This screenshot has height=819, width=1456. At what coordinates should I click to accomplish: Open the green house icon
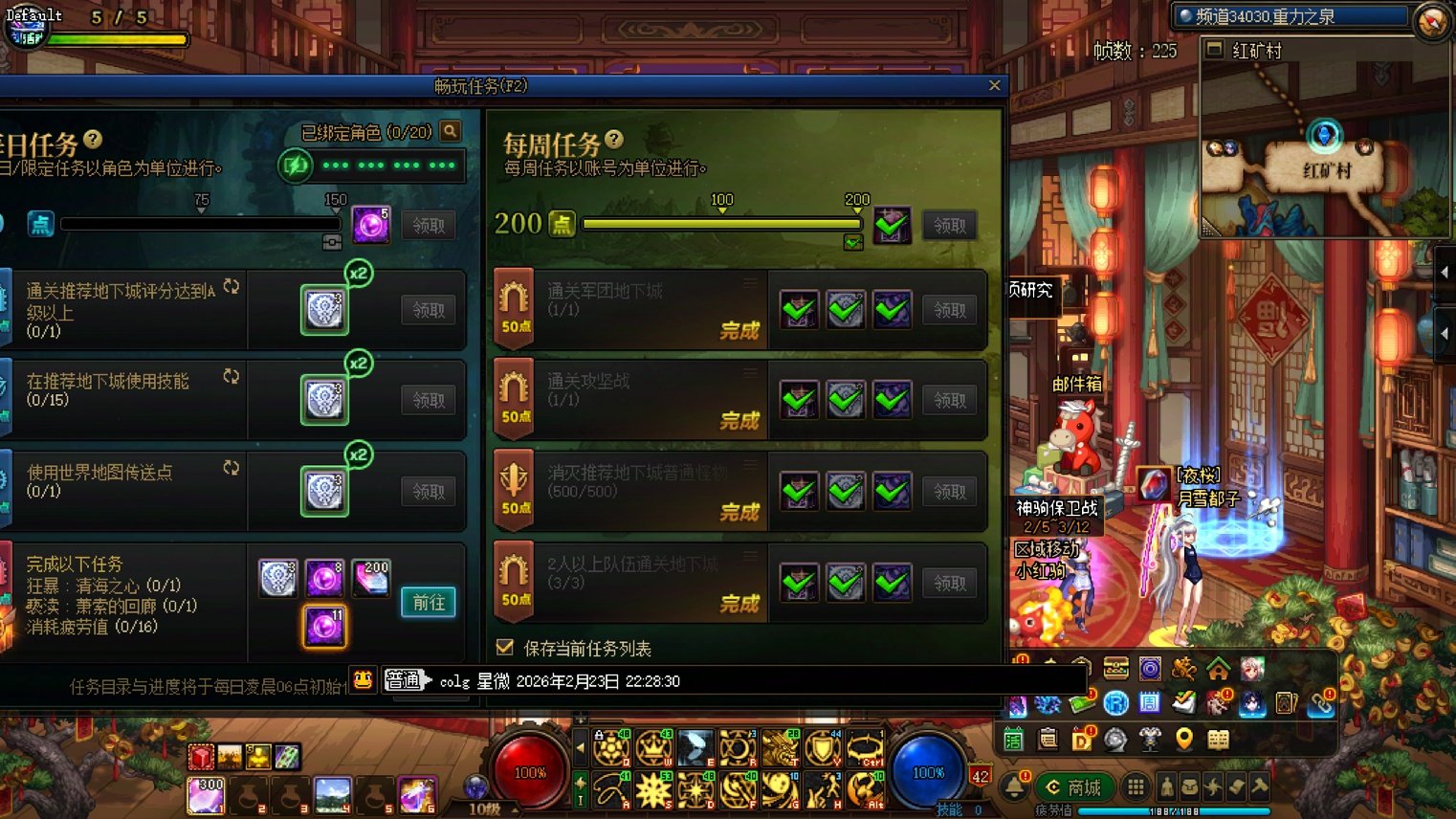1218,668
